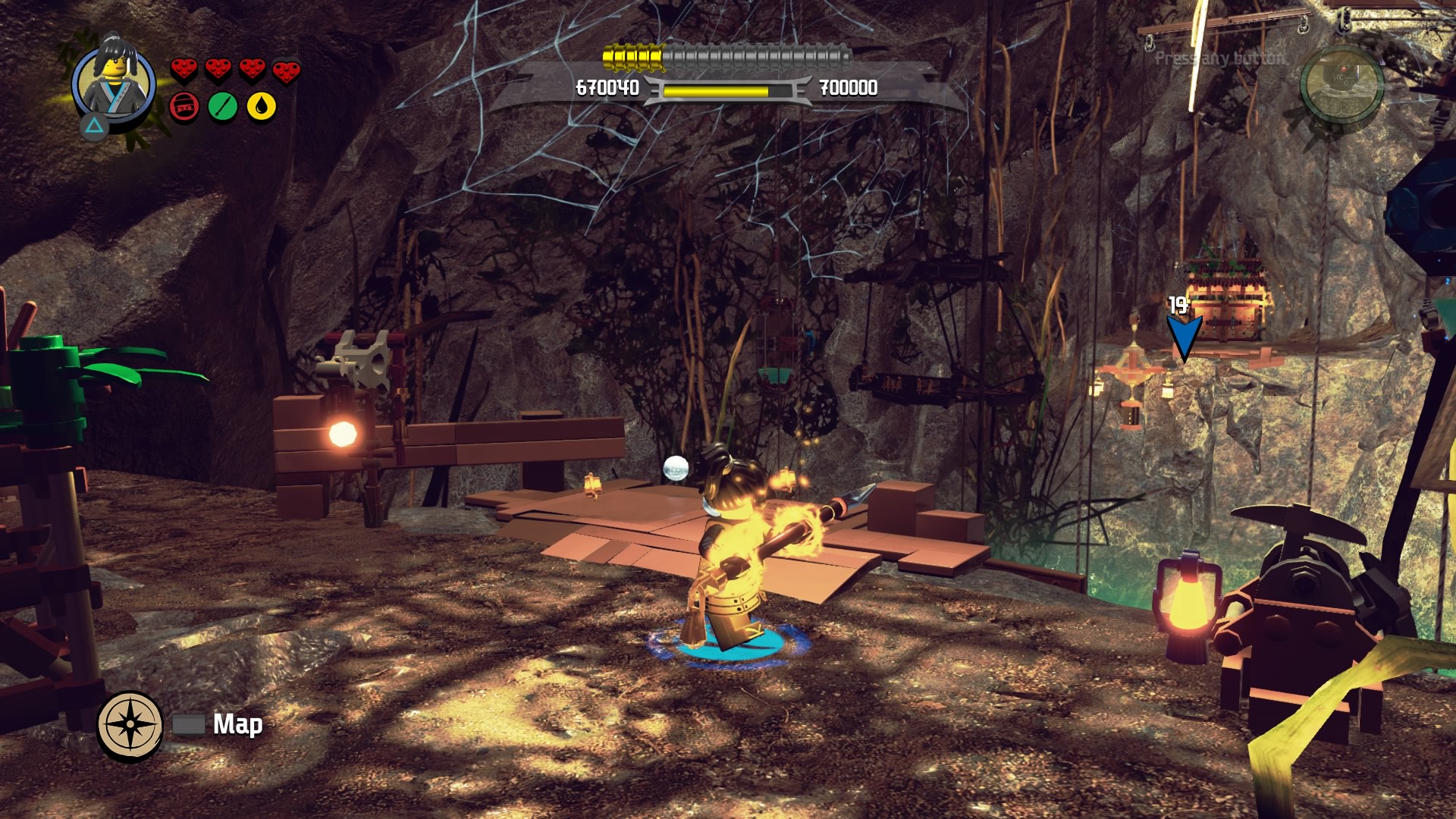Viewport: 1456px width, 819px height.
Task: Open the map via the compass icon
Action: [130, 725]
